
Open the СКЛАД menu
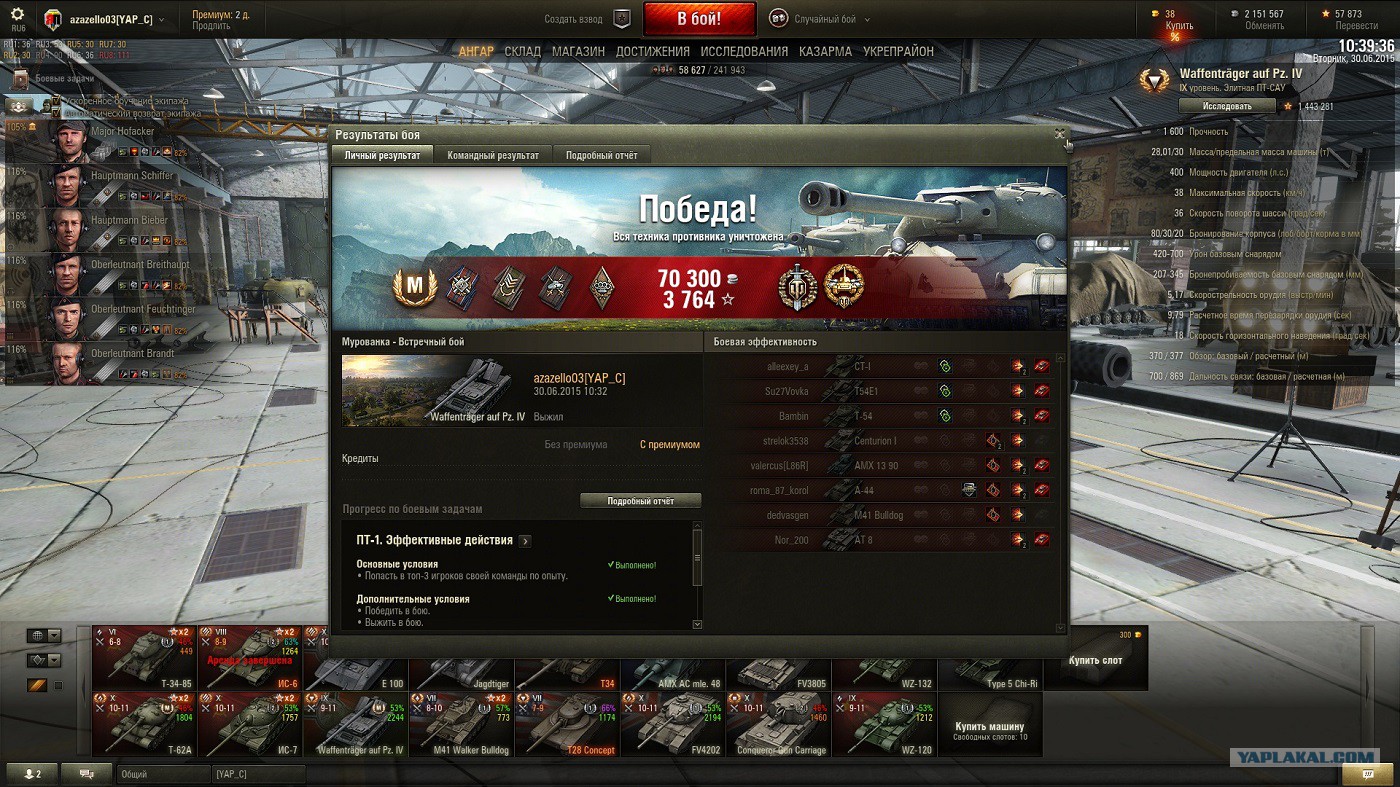(522, 51)
